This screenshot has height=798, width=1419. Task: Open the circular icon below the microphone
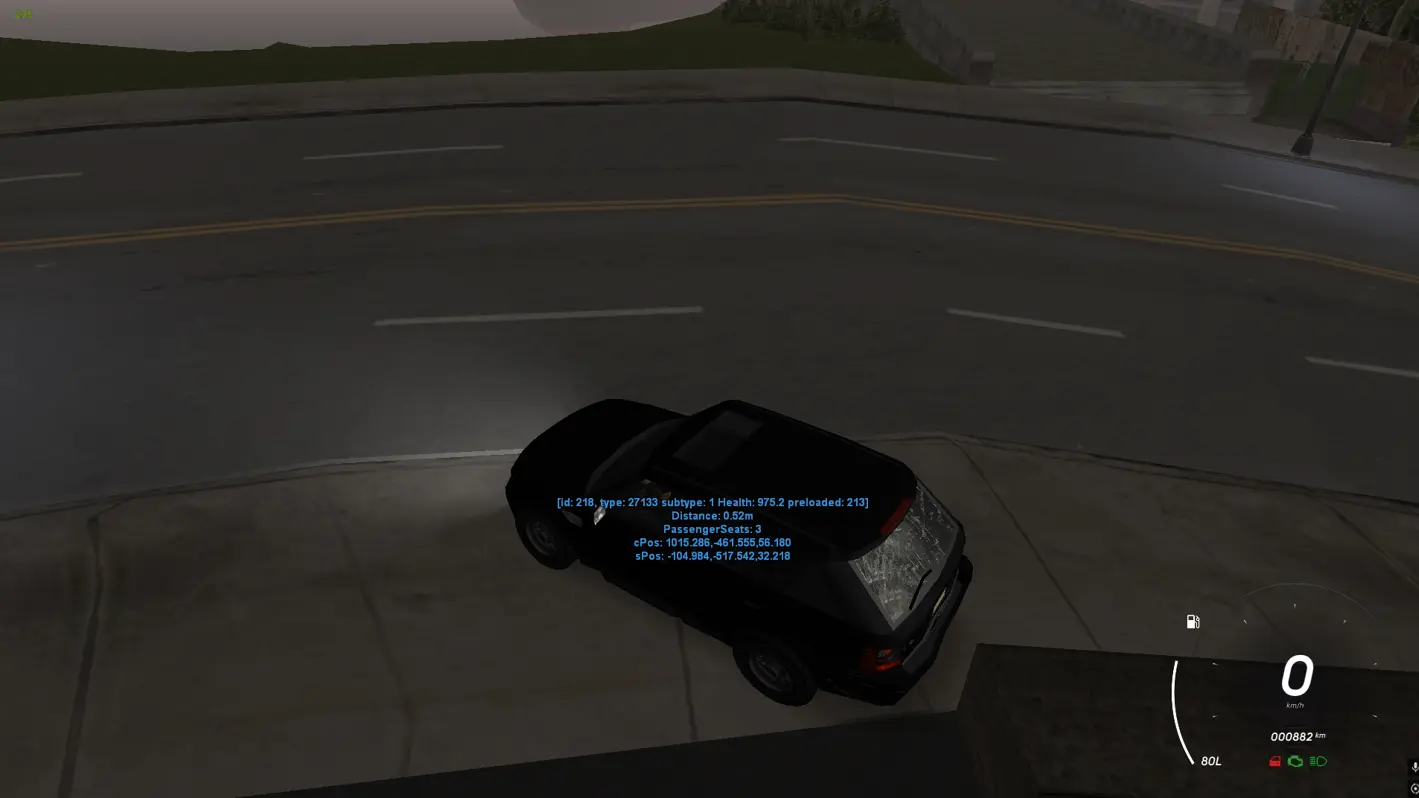tap(1416, 789)
